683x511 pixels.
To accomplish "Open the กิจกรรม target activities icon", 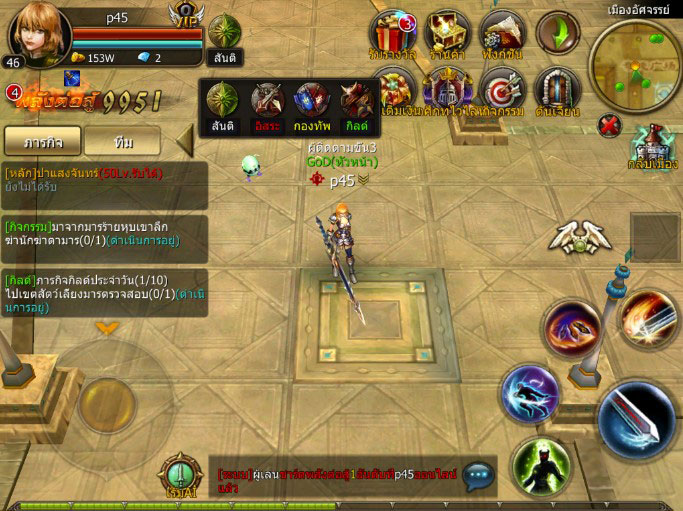I will point(502,91).
